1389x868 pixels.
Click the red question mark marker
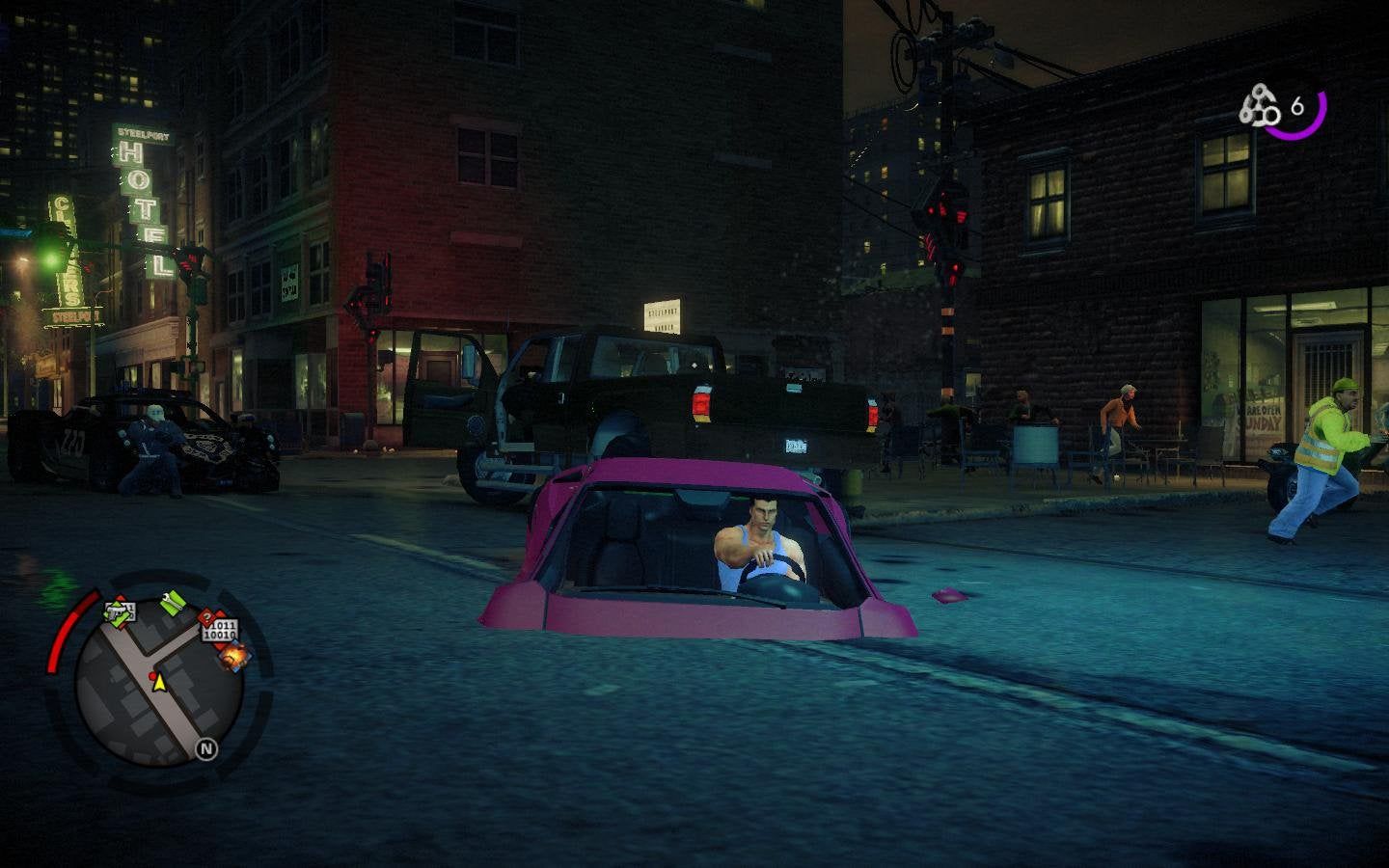(x=205, y=617)
